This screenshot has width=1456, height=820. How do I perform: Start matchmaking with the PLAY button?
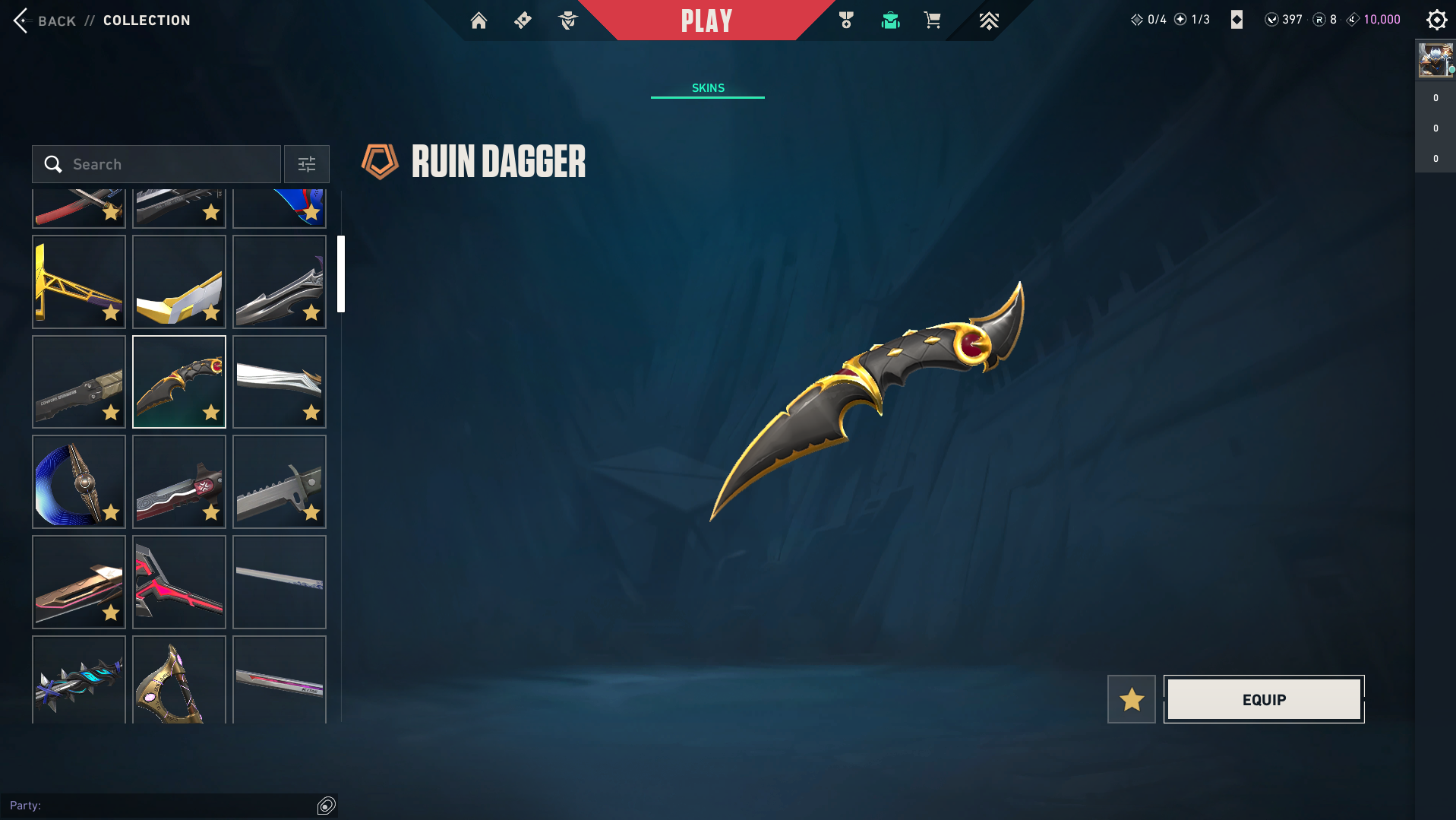pyautogui.click(x=706, y=21)
